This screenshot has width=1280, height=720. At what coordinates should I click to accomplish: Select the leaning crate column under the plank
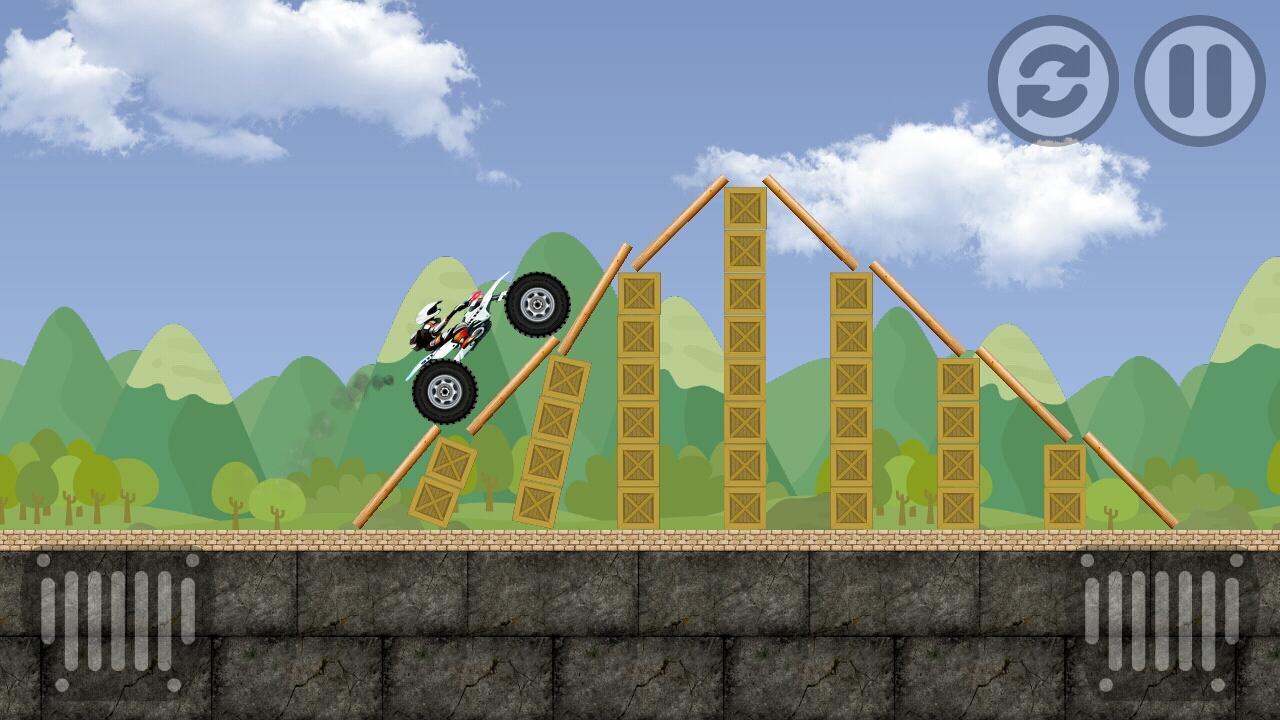coord(553,440)
